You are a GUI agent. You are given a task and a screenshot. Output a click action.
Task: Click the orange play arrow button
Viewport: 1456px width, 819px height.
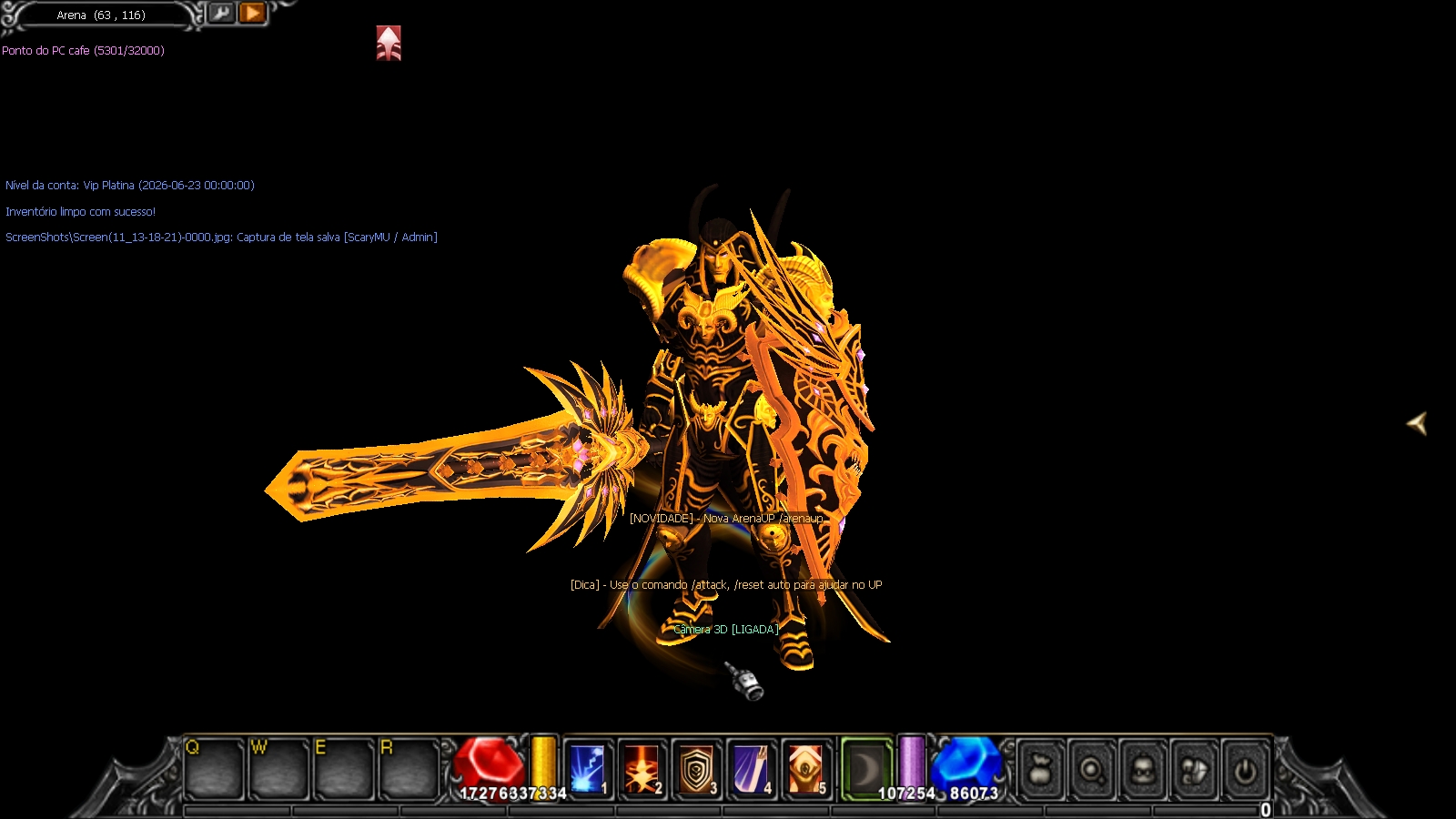[253, 13]
